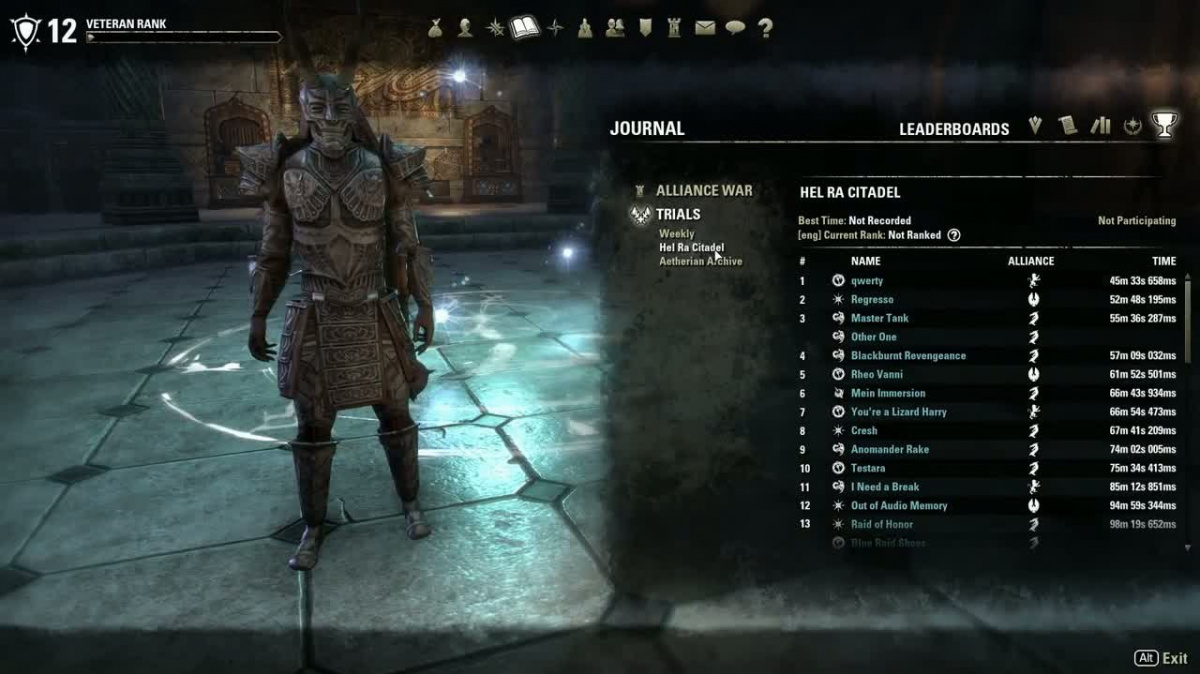
Task: Expand the Alliance War leaderboard category
Action: point(703,190)
